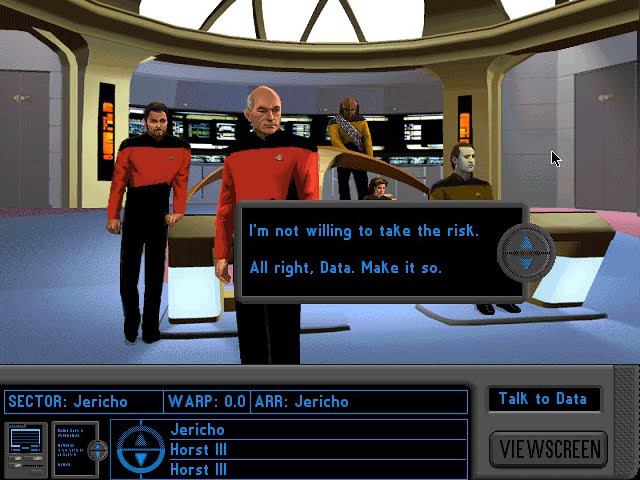Click the small round dial beside the text pad
Screen dimensions: 640x480
pos(98,449)
